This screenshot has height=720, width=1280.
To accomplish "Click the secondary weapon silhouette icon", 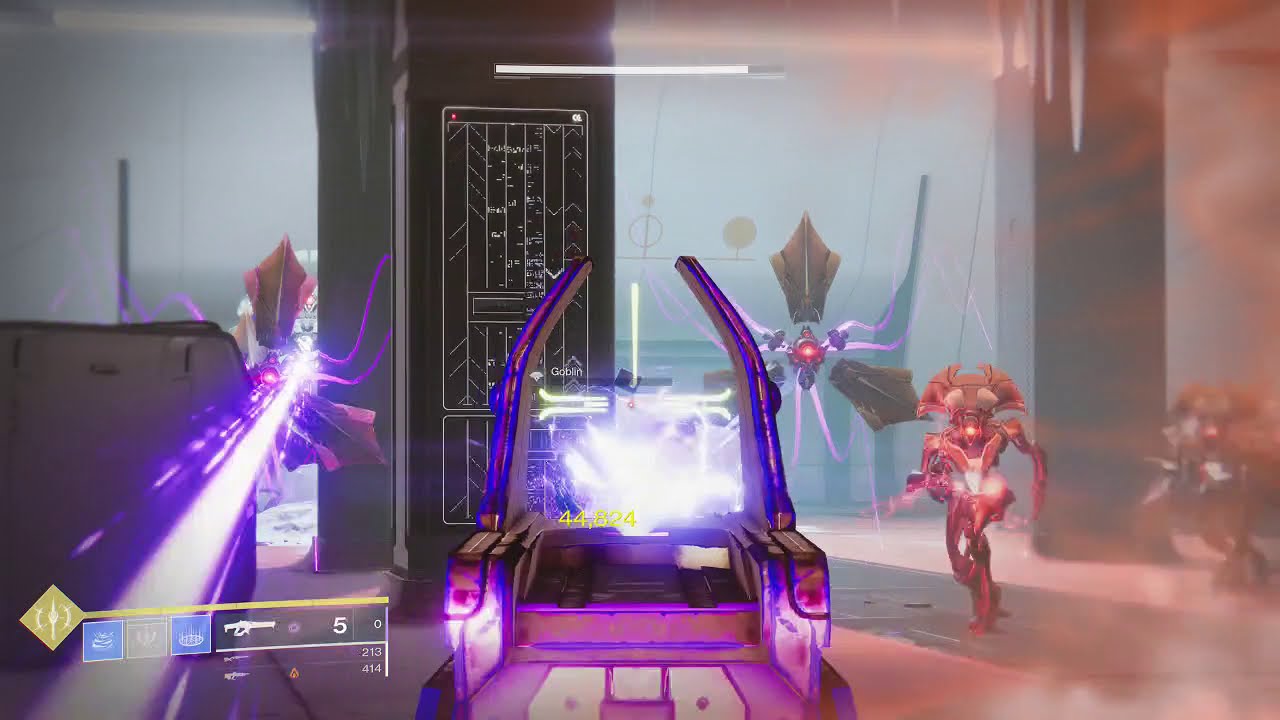I will (232, 660).
